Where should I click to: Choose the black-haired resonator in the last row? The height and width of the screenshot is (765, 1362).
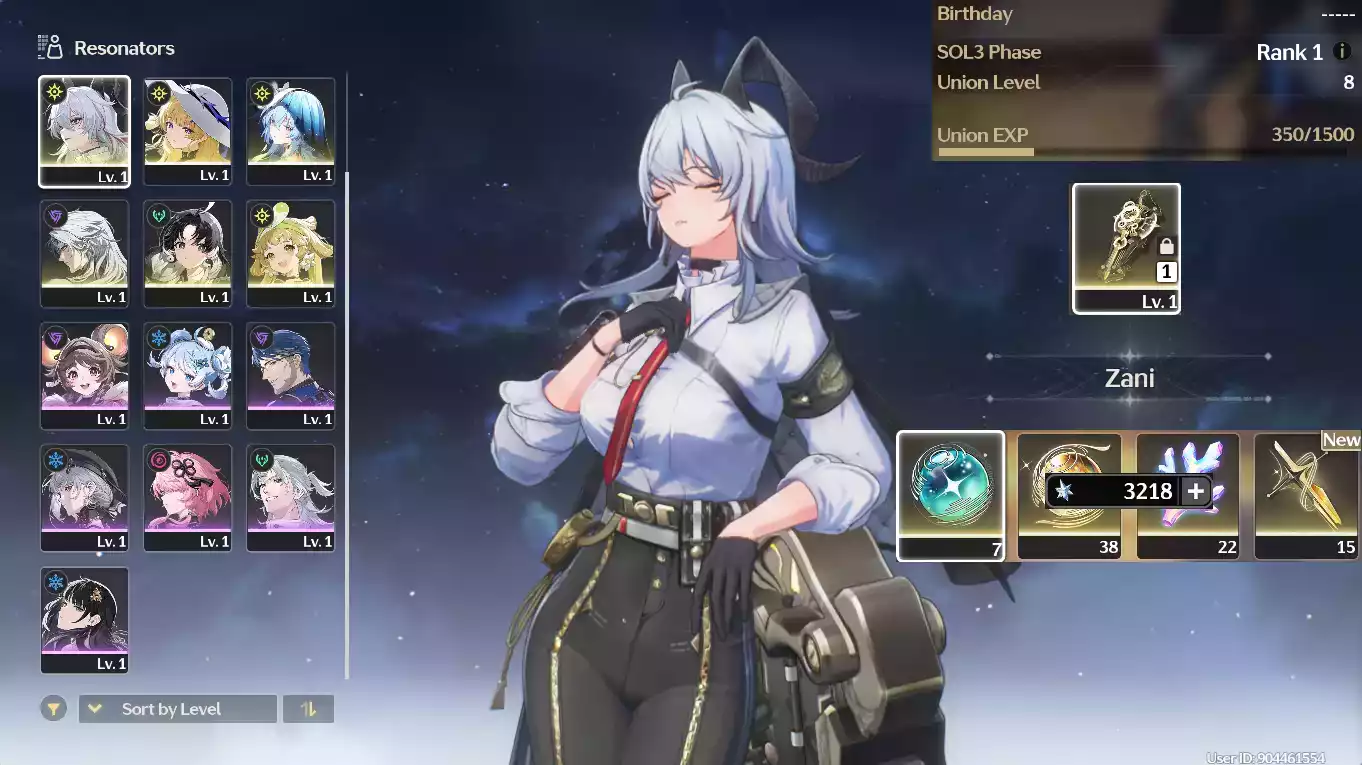85,619
